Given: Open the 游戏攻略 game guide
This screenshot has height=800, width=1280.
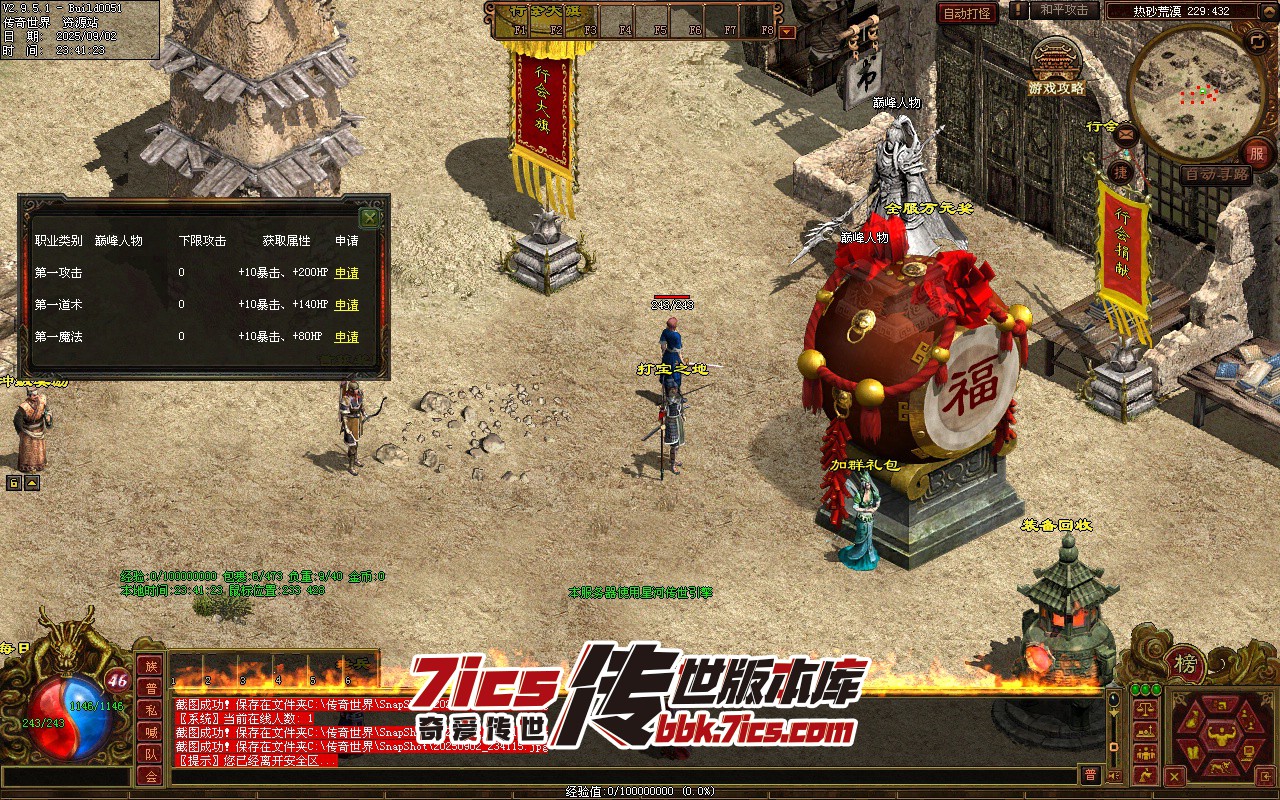Looking at the screenshot, I should [1056, 68].
